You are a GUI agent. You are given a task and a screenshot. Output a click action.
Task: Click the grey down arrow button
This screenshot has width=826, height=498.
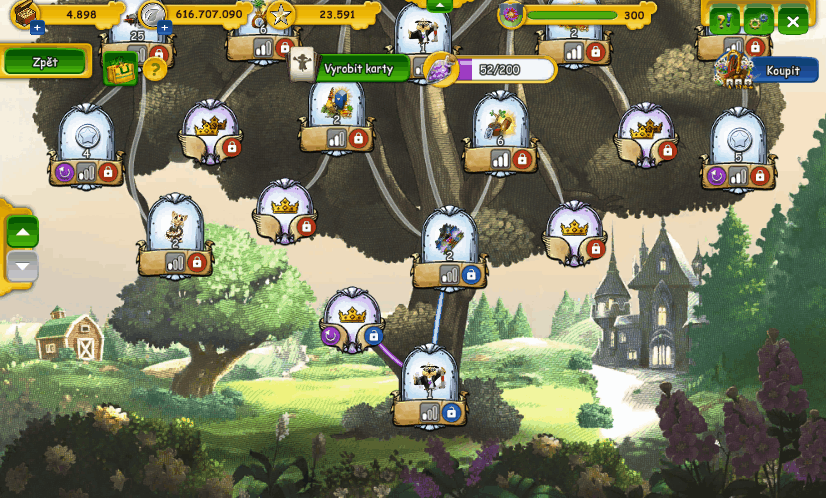[x=23, y=266]
